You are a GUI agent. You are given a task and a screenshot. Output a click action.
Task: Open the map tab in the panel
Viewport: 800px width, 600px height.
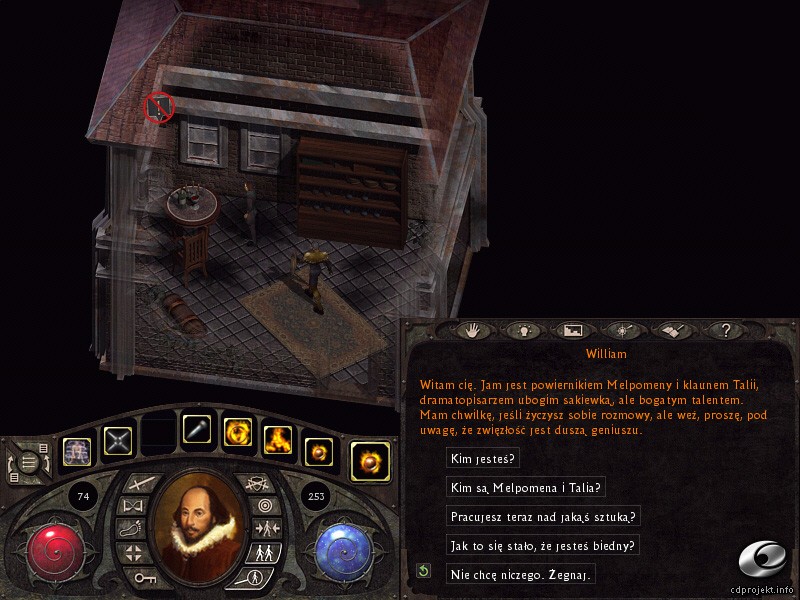point(573,329)
